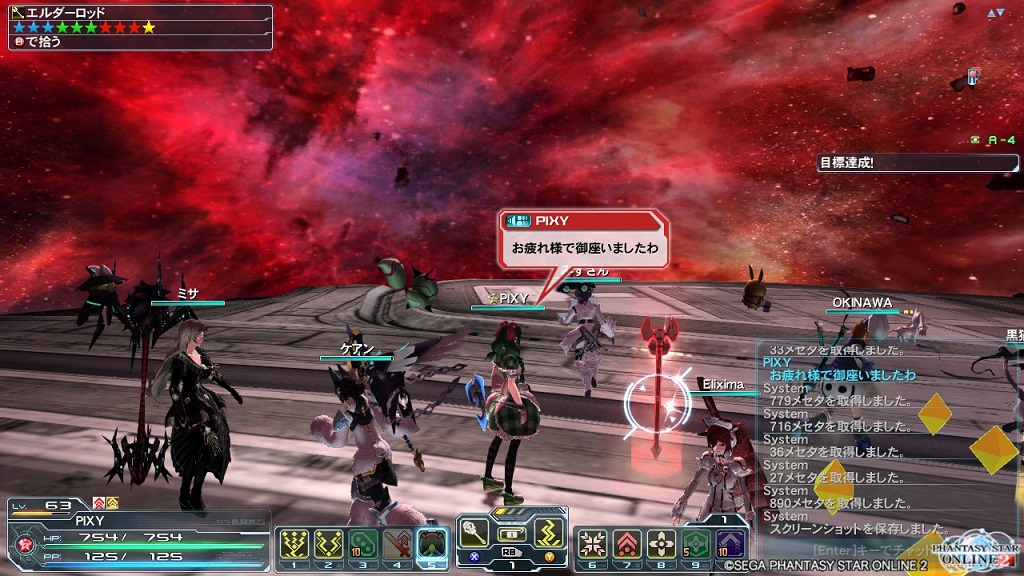Trigger the yellow lightning technique icon
This screenshot has width=1024, height=576.
546,528
